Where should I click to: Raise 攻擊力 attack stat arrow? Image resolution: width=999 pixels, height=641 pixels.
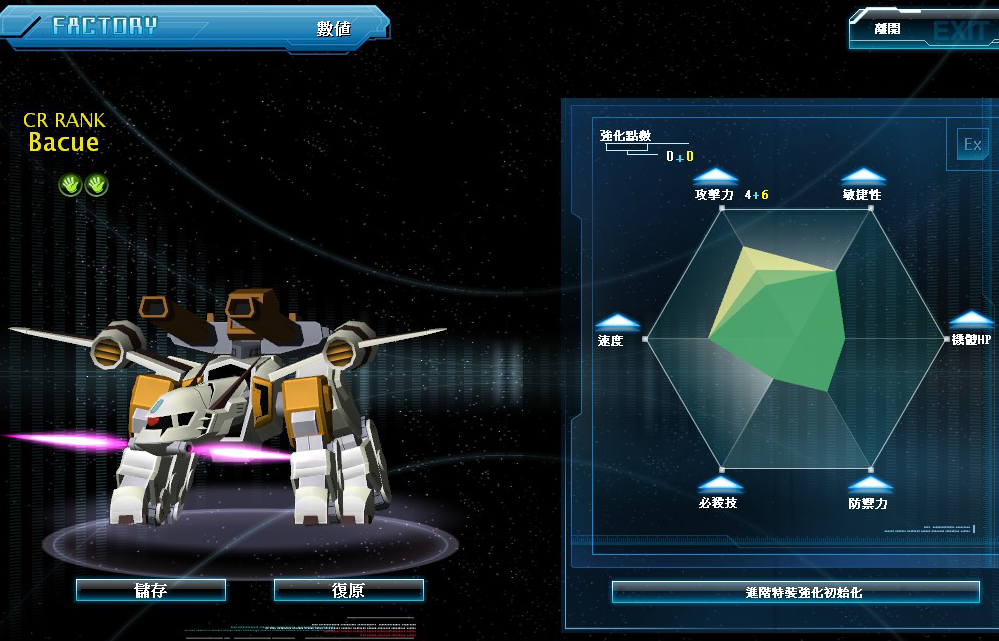[x=716, y=177]
